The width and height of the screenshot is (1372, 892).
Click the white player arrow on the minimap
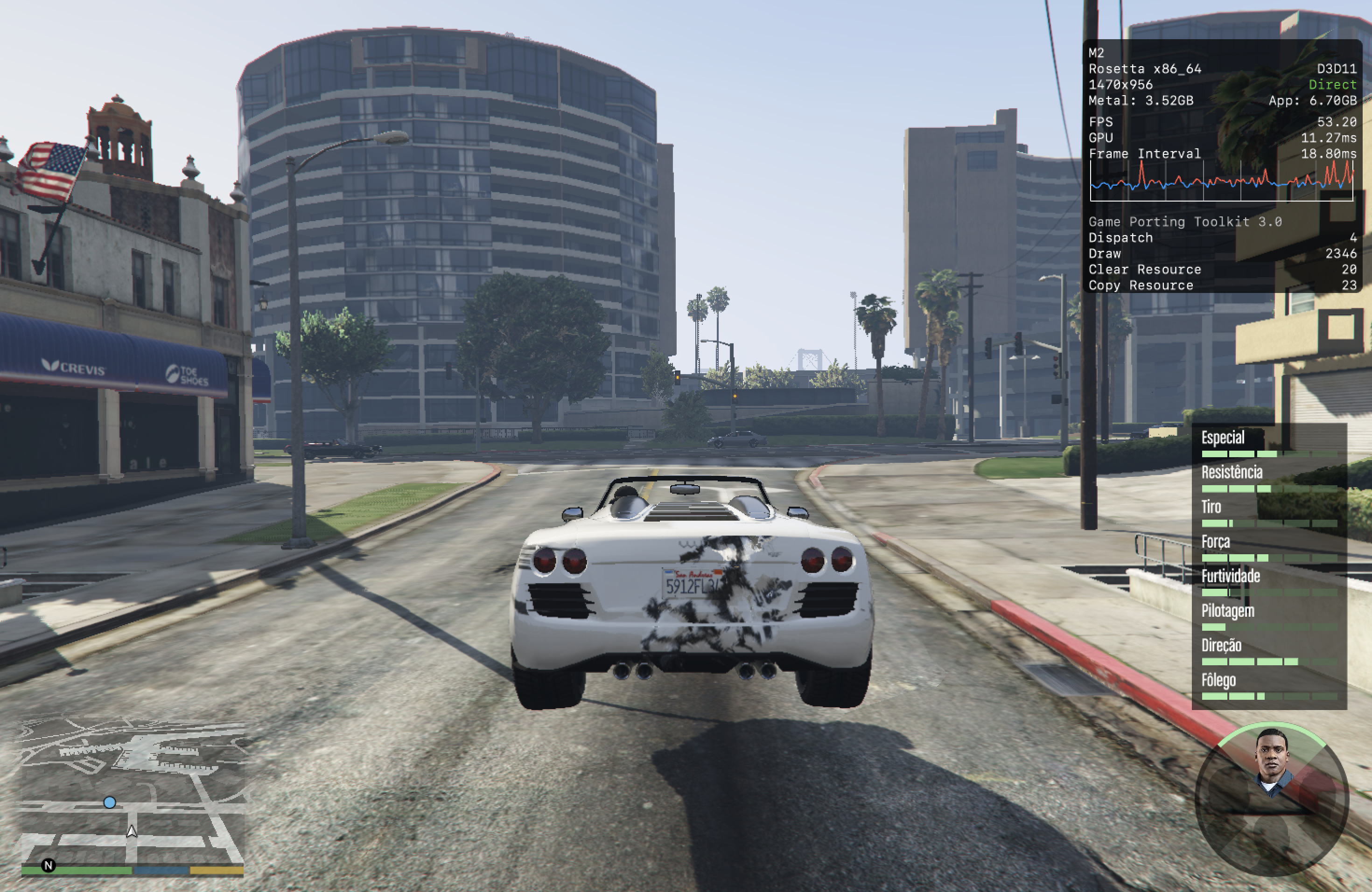click(132, 831)
